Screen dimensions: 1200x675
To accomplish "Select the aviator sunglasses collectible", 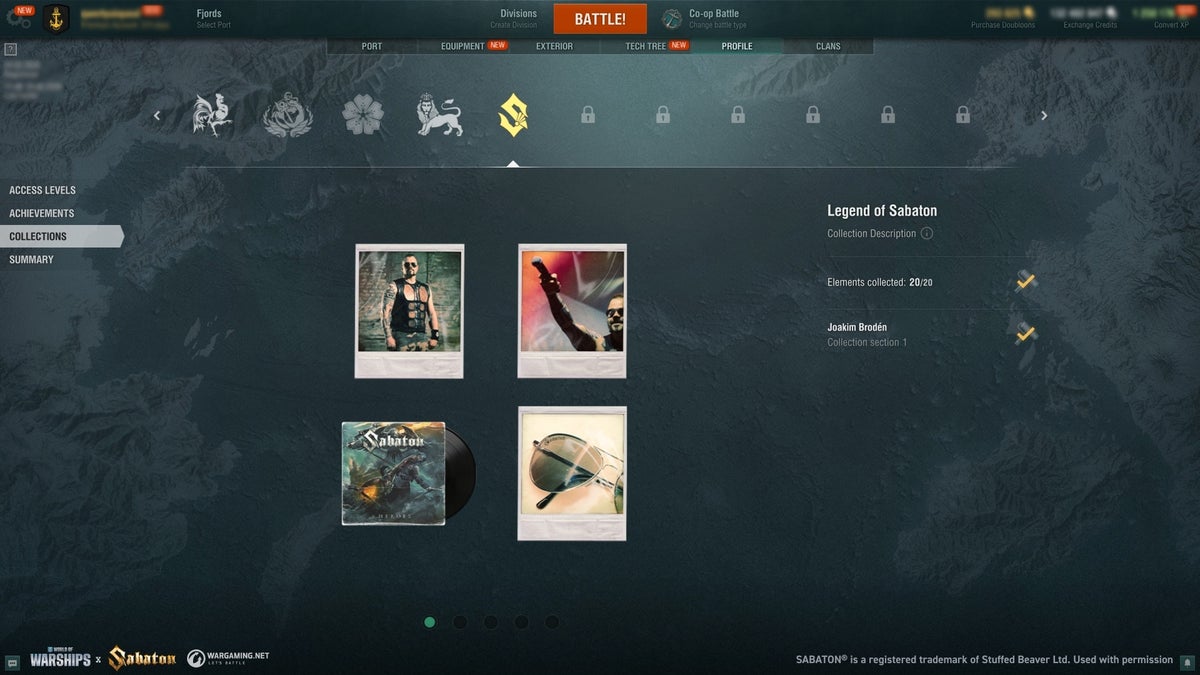I will coord(572,472).
